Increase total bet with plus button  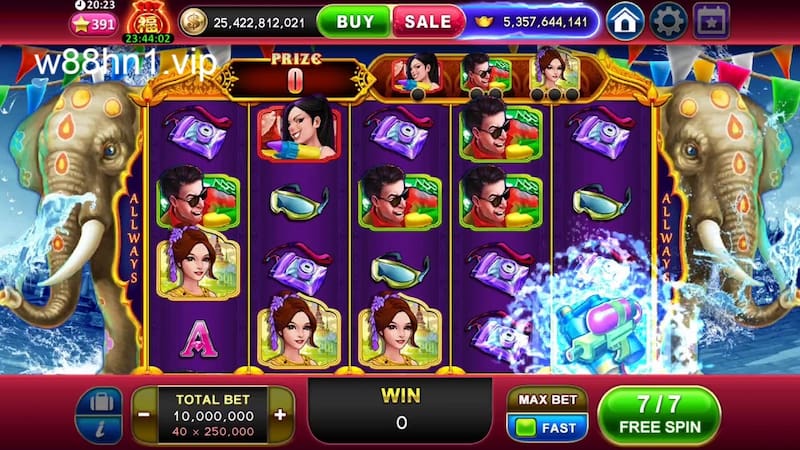(279, 415)
